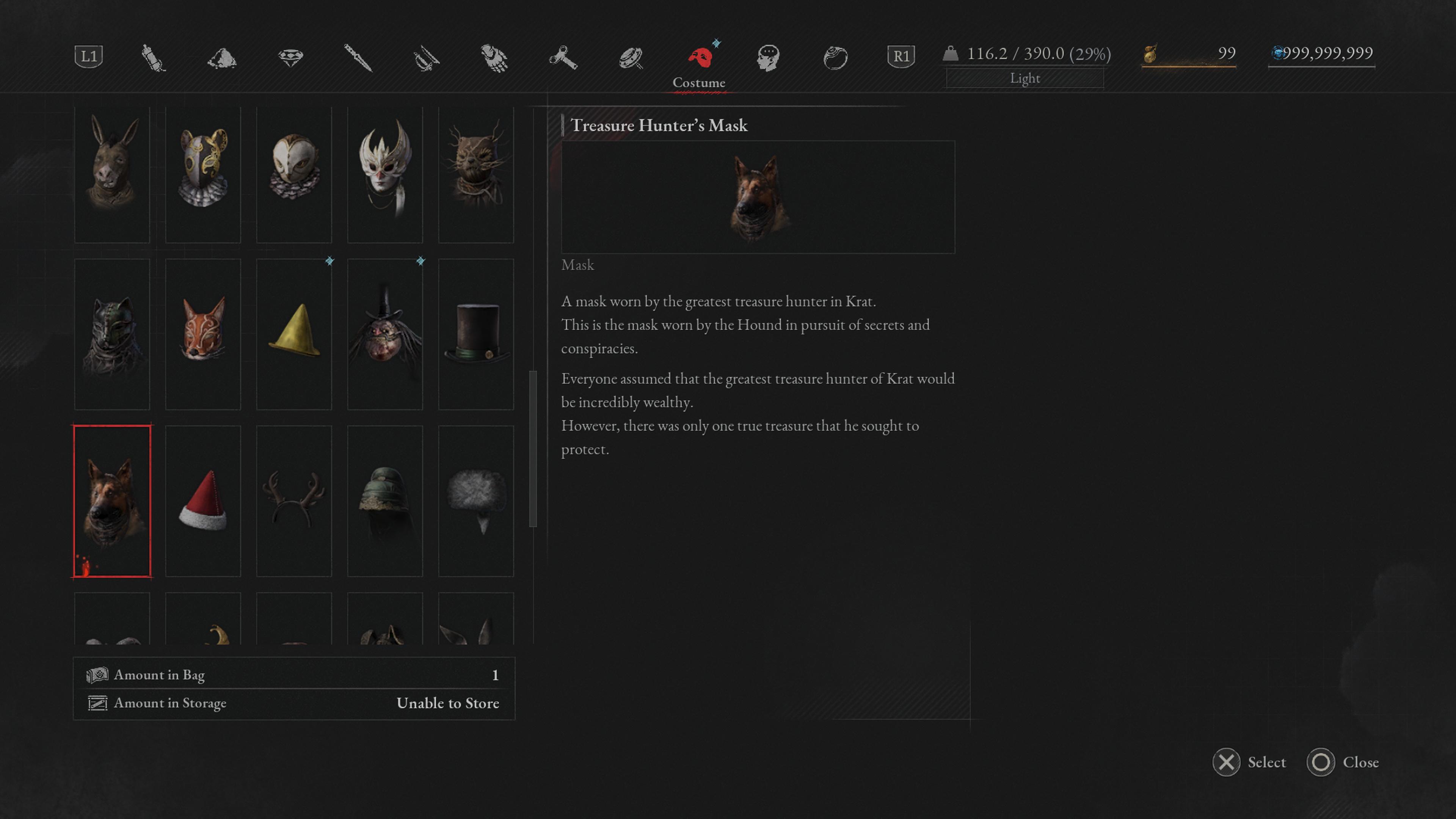1456x819 pixels.
Task: Select the witch hat mask
Action: tap(385, 334)
